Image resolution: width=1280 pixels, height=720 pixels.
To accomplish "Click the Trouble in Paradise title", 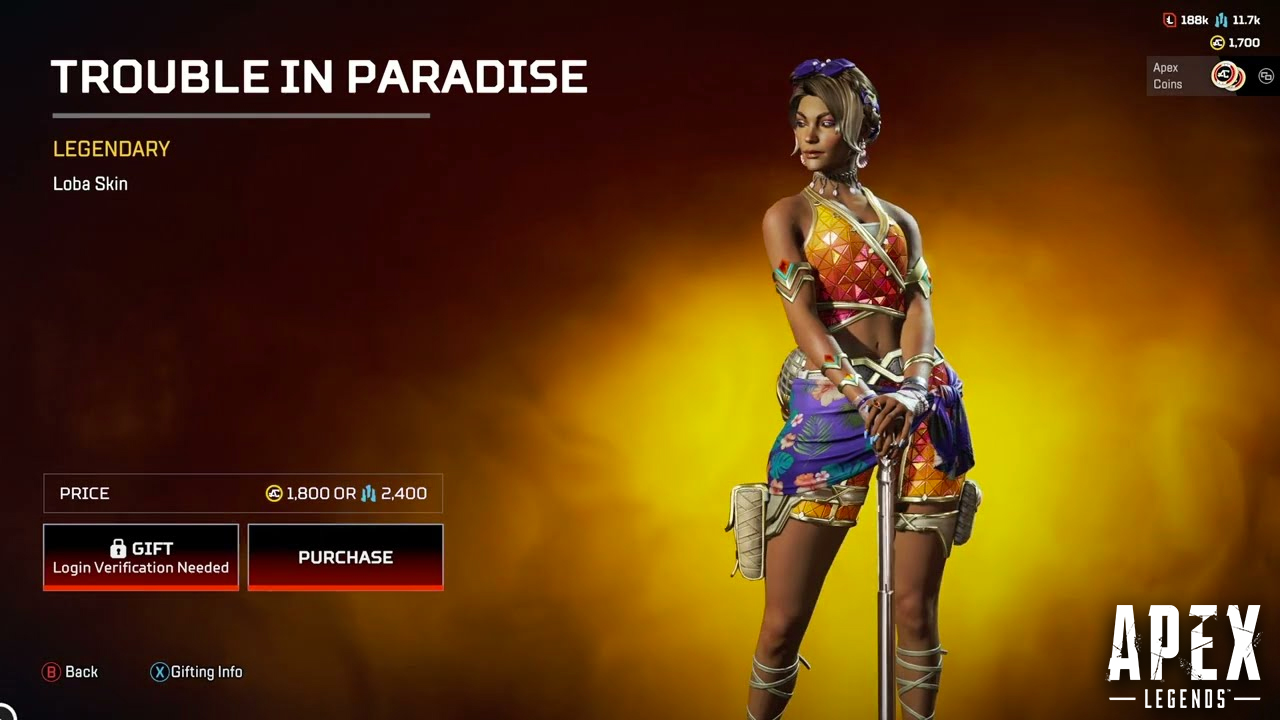I will click(x=320, y=75).
